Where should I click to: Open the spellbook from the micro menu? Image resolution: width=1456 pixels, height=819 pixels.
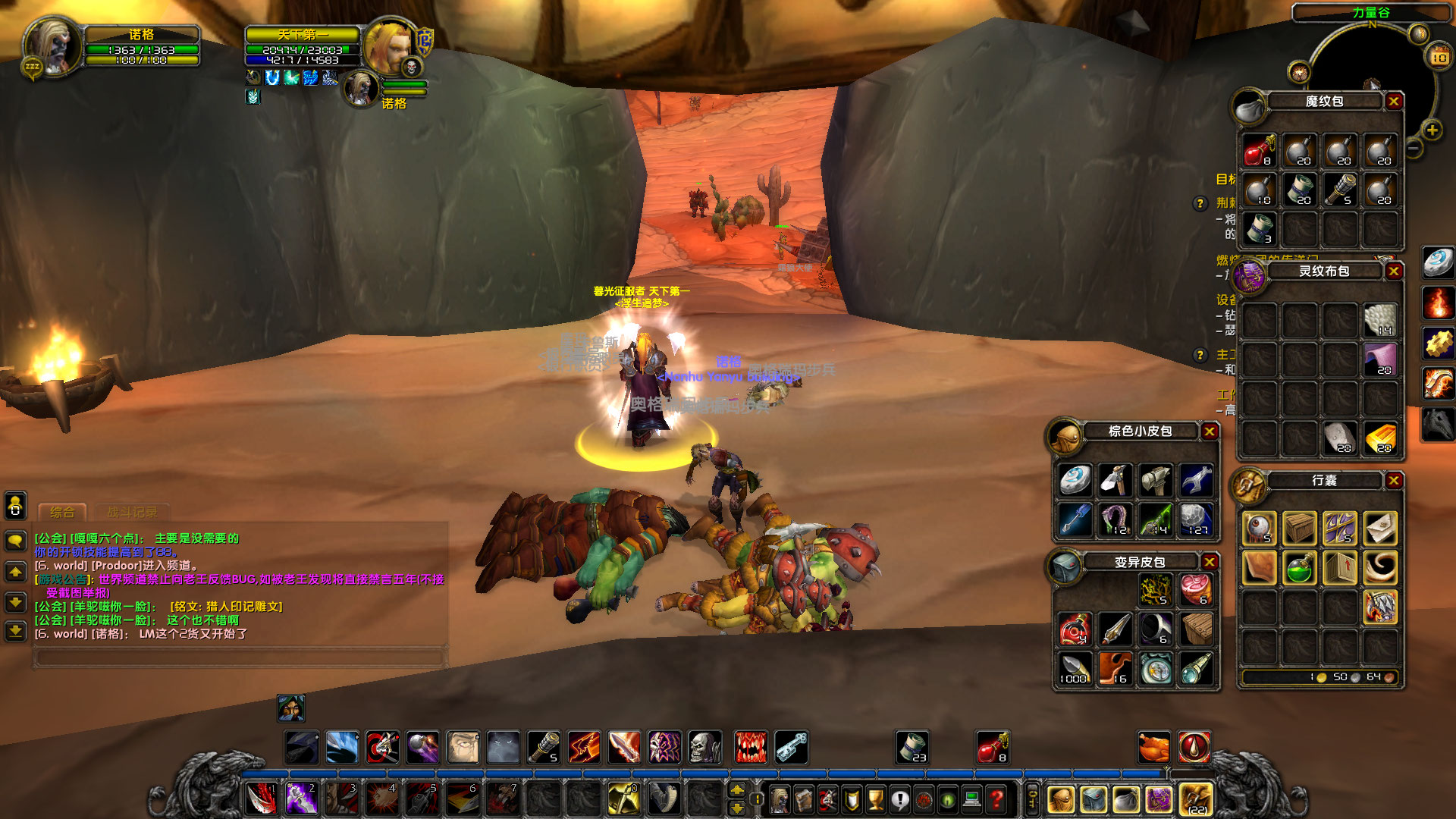pyautogui.click(x=804, y=799)
